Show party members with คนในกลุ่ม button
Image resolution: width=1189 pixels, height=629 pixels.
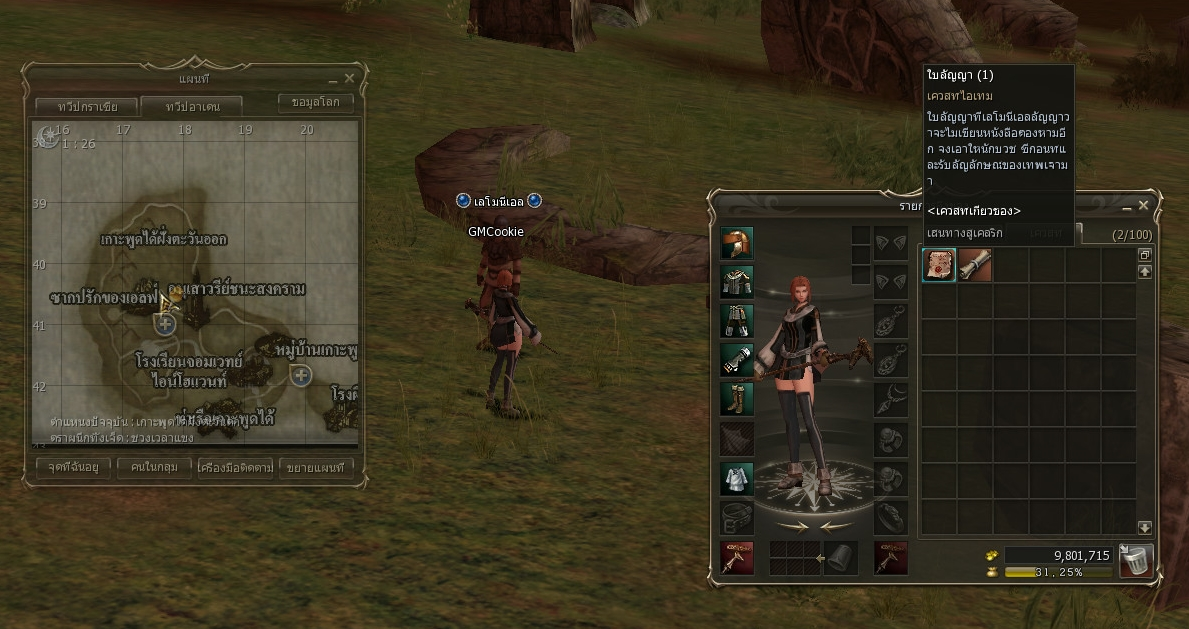[154, 467]
